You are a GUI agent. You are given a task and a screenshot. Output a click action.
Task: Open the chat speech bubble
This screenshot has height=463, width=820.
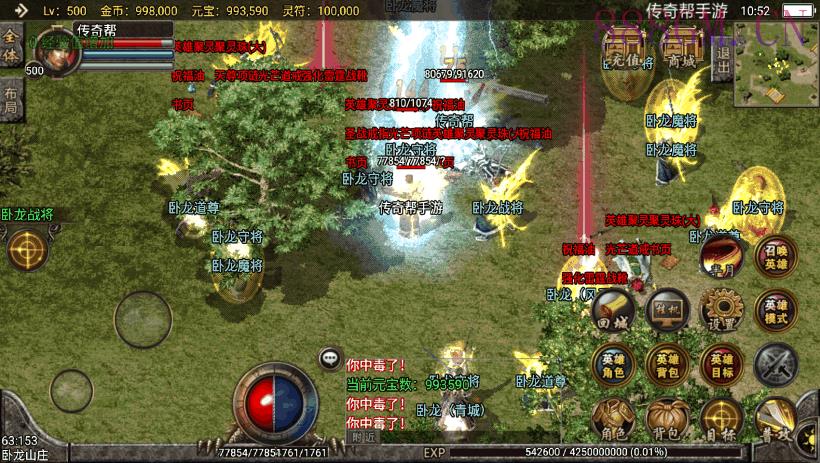pos(330,358)
